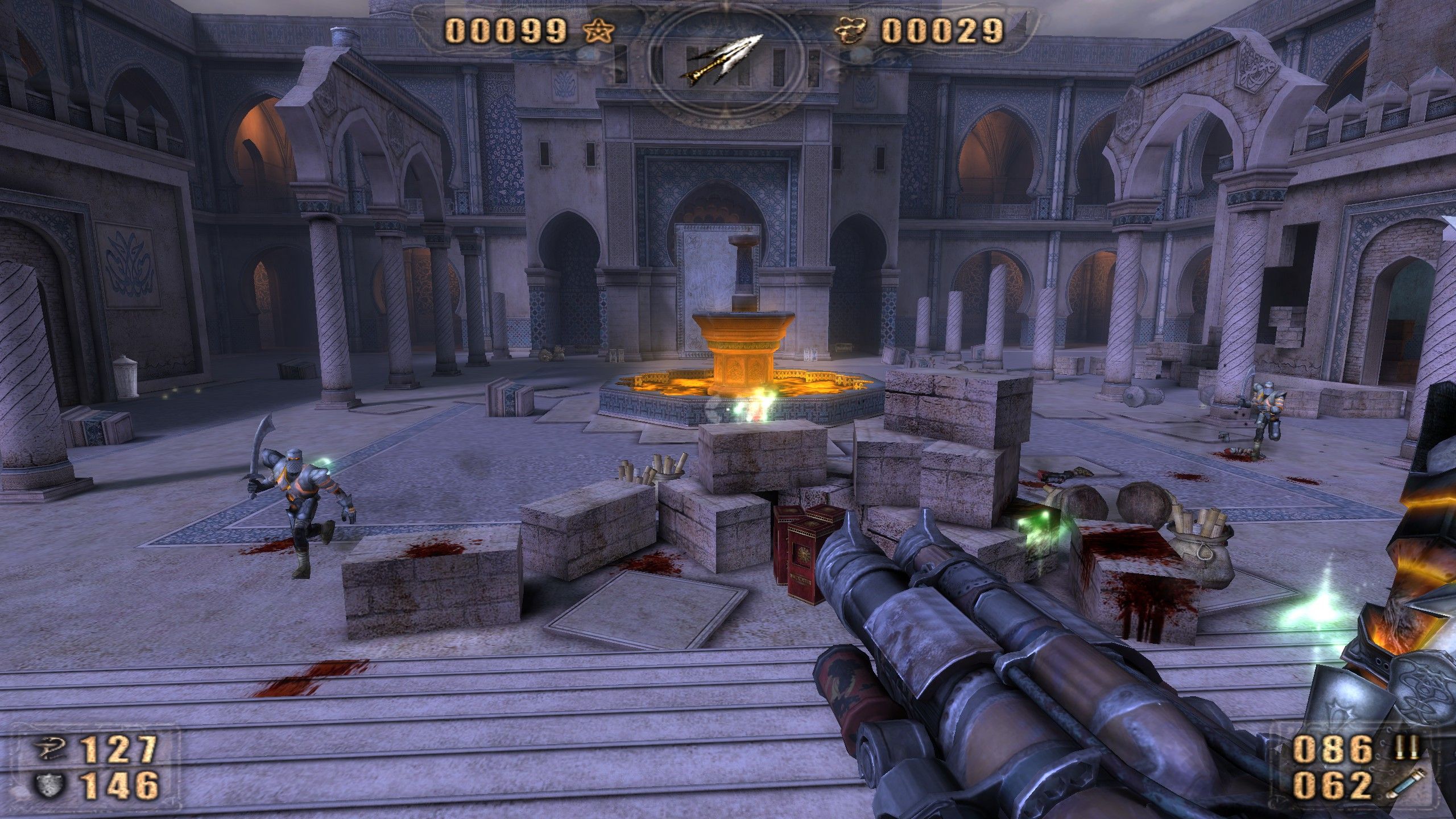Screen dimensions: 1456x819
Task: Click the gold treasure icon
Action: pos(850,32)
